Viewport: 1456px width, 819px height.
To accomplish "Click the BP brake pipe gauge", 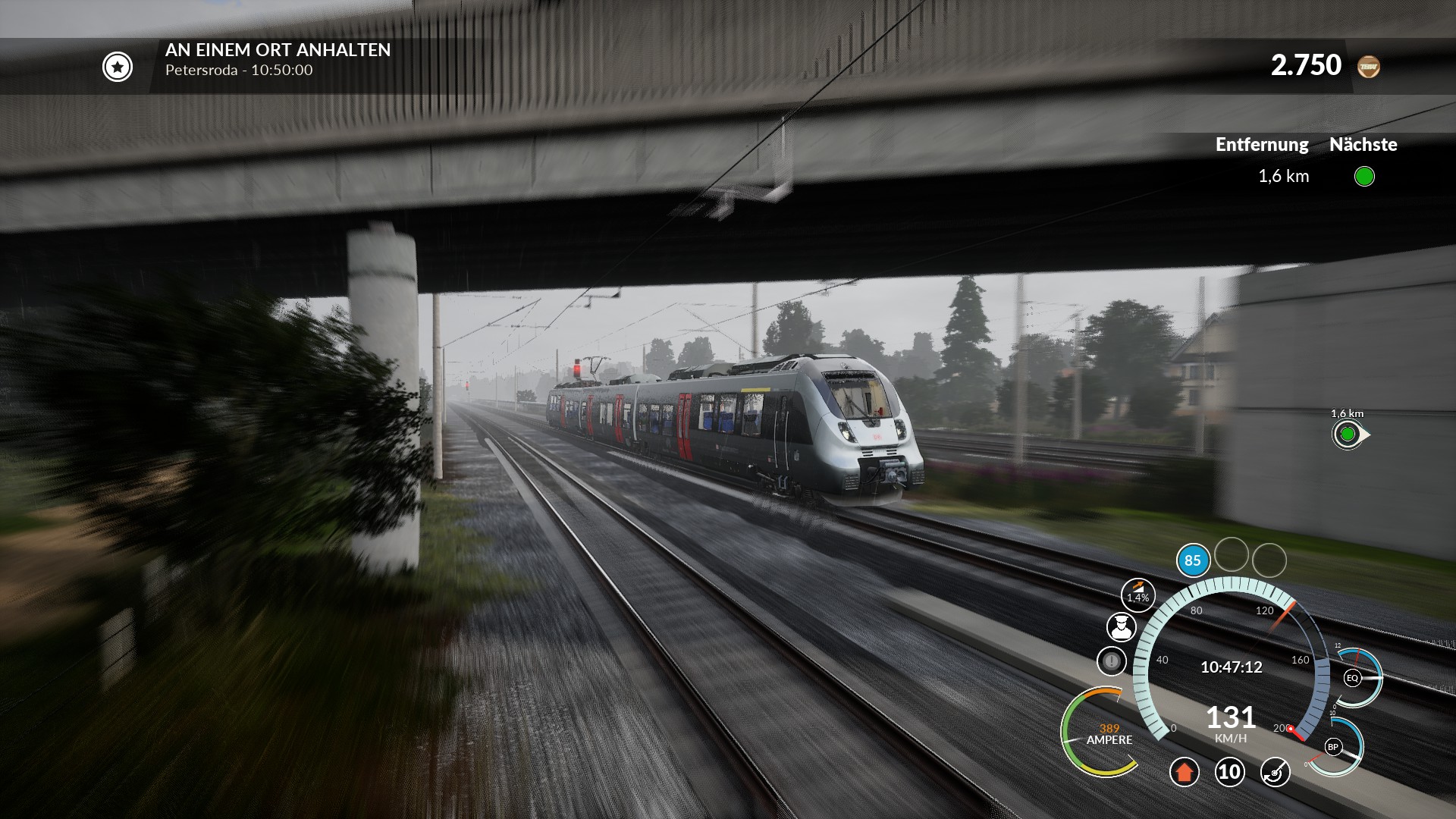I will [x=1332, y=747].
